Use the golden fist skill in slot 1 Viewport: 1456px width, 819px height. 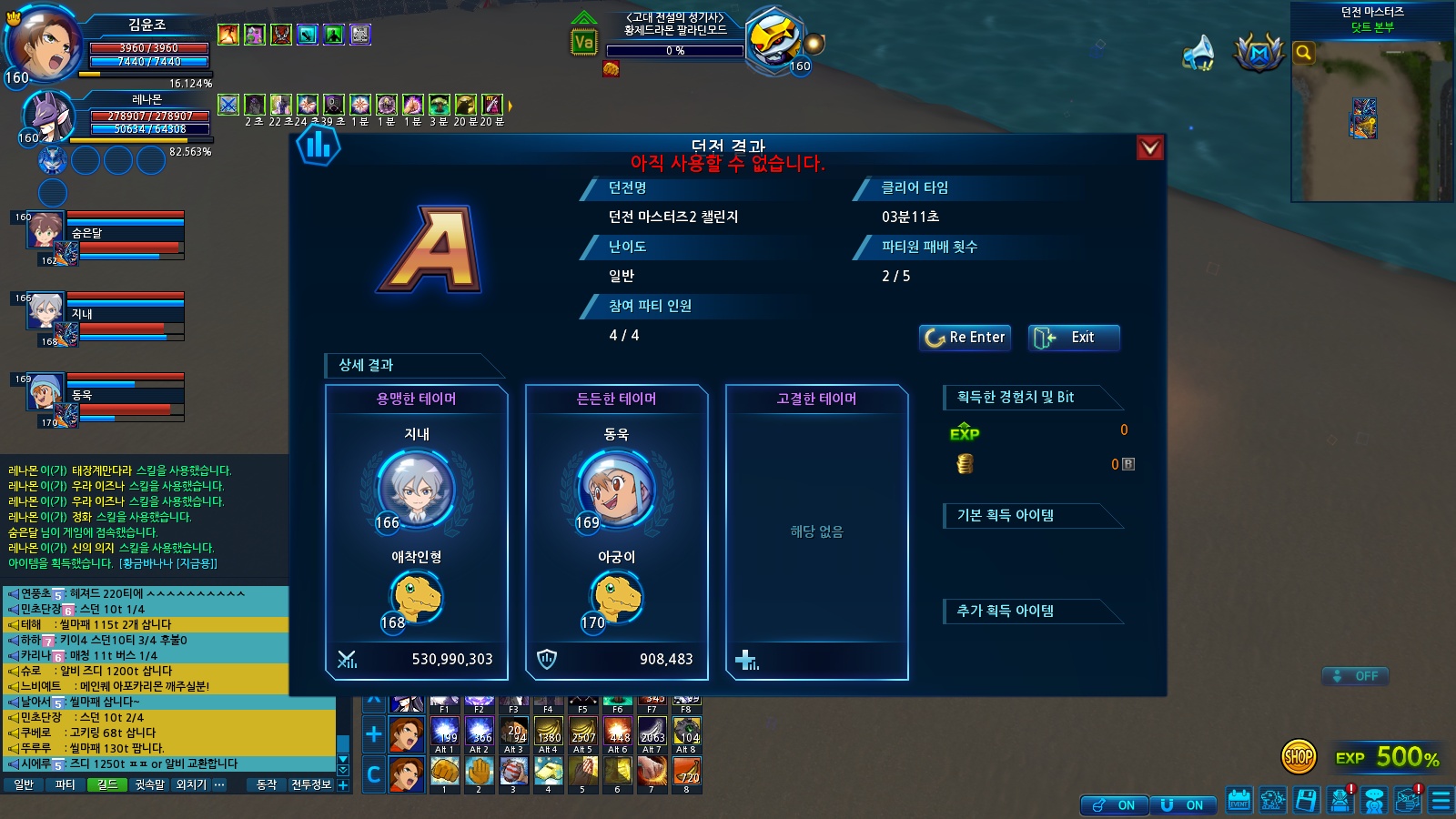pyautogui.click(x=444, y=771)
